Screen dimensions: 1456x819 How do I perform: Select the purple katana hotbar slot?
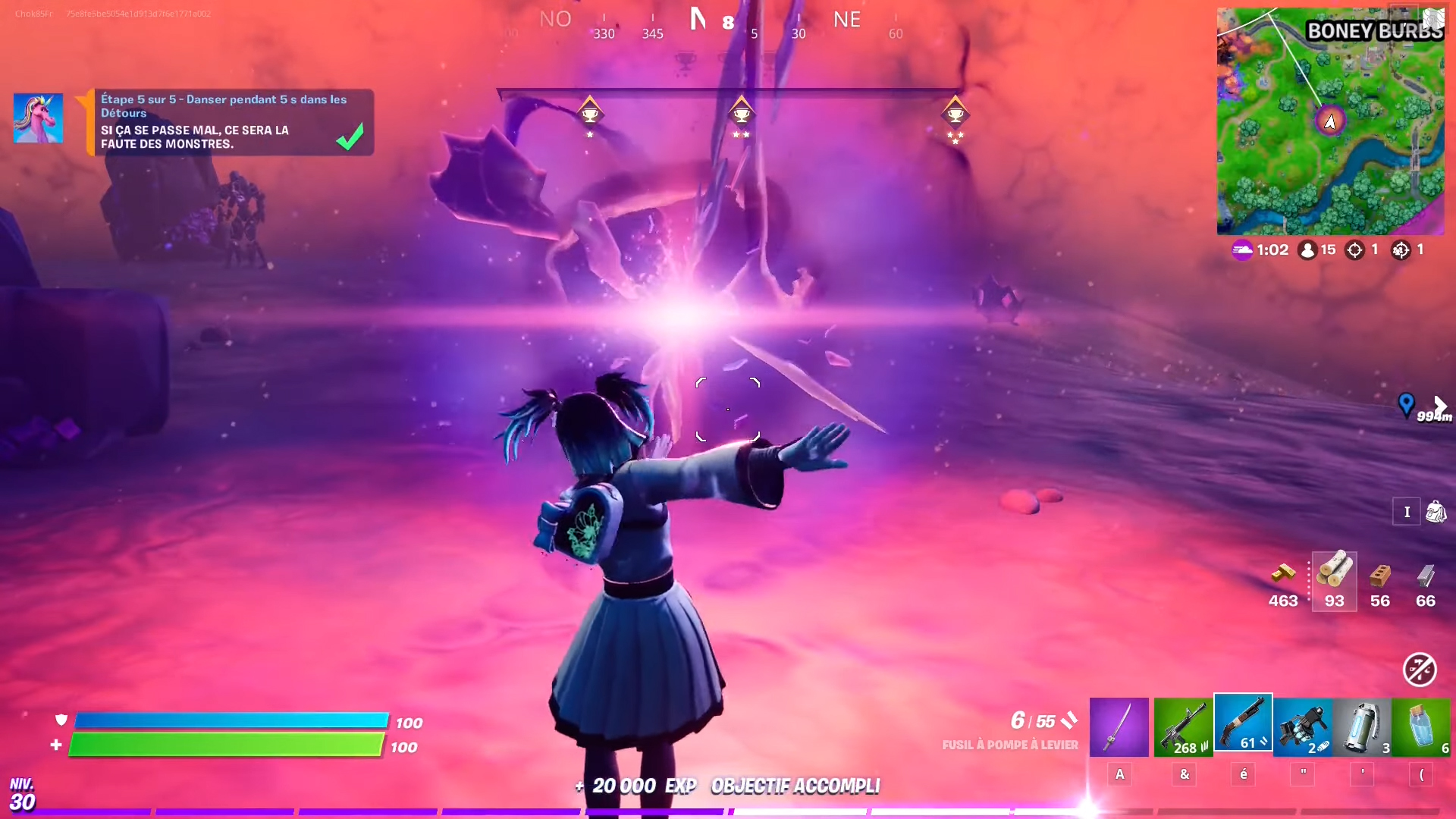1119,727
